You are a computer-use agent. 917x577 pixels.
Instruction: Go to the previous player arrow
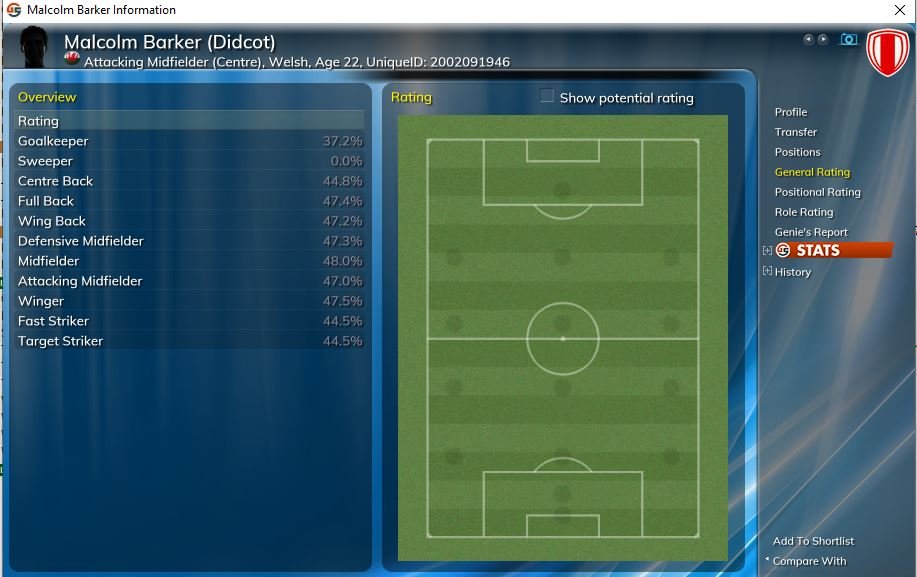pyautogui.click(x=808, y=40)
